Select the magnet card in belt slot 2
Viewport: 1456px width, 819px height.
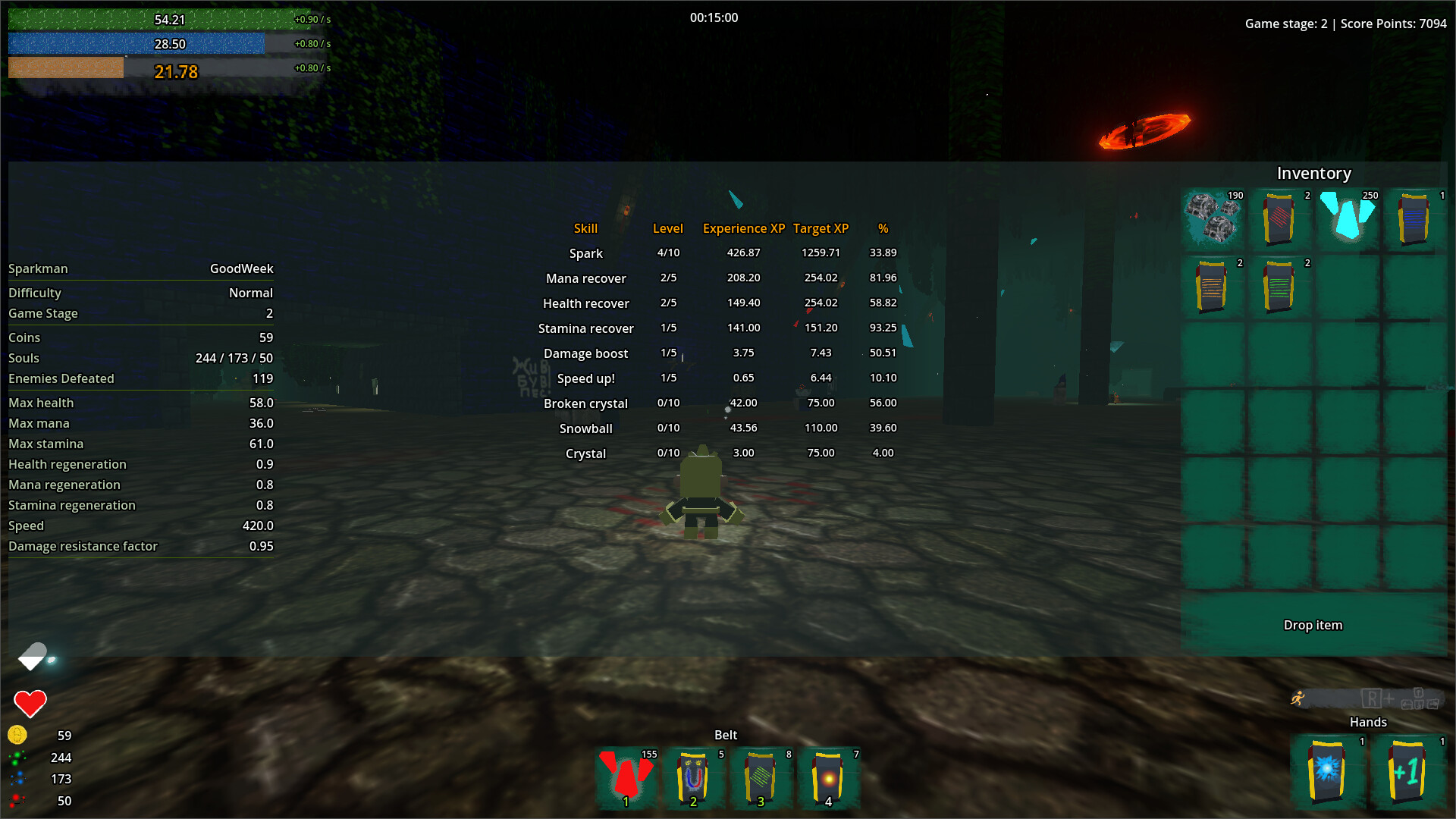693,777
